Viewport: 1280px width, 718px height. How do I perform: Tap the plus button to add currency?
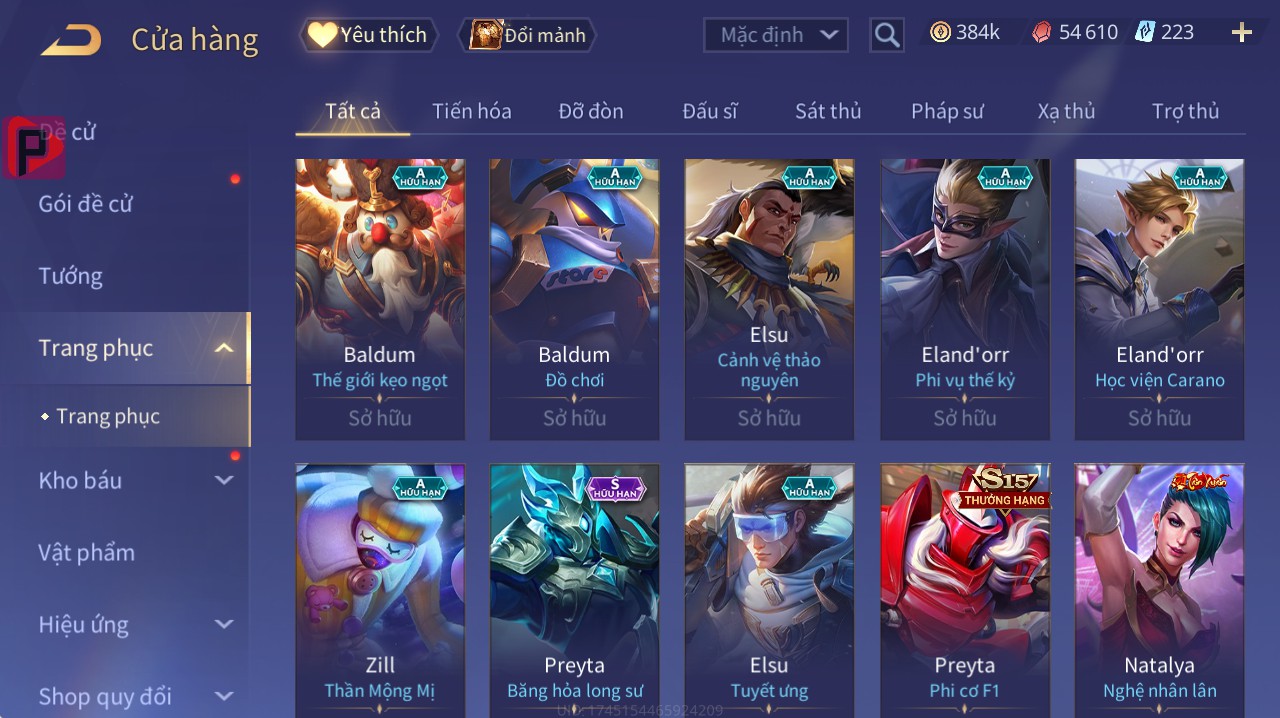[x=1242, y=33]
